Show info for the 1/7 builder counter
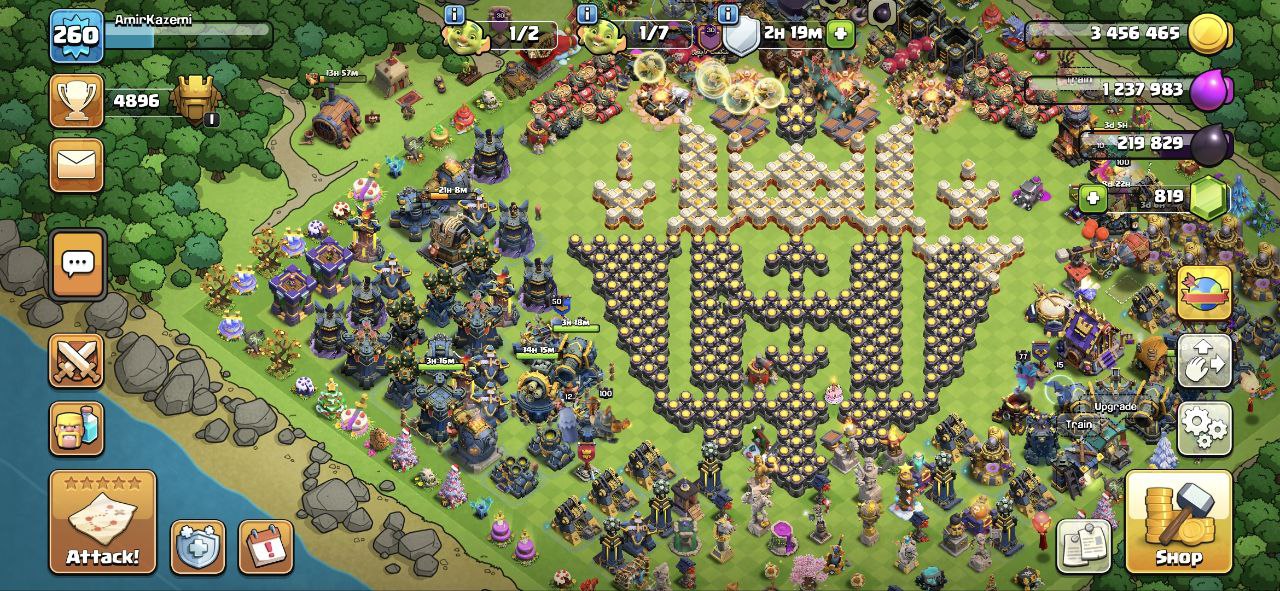Image resolution: width=1280 pixels, height=591 pixels. (x=588, y=14)
